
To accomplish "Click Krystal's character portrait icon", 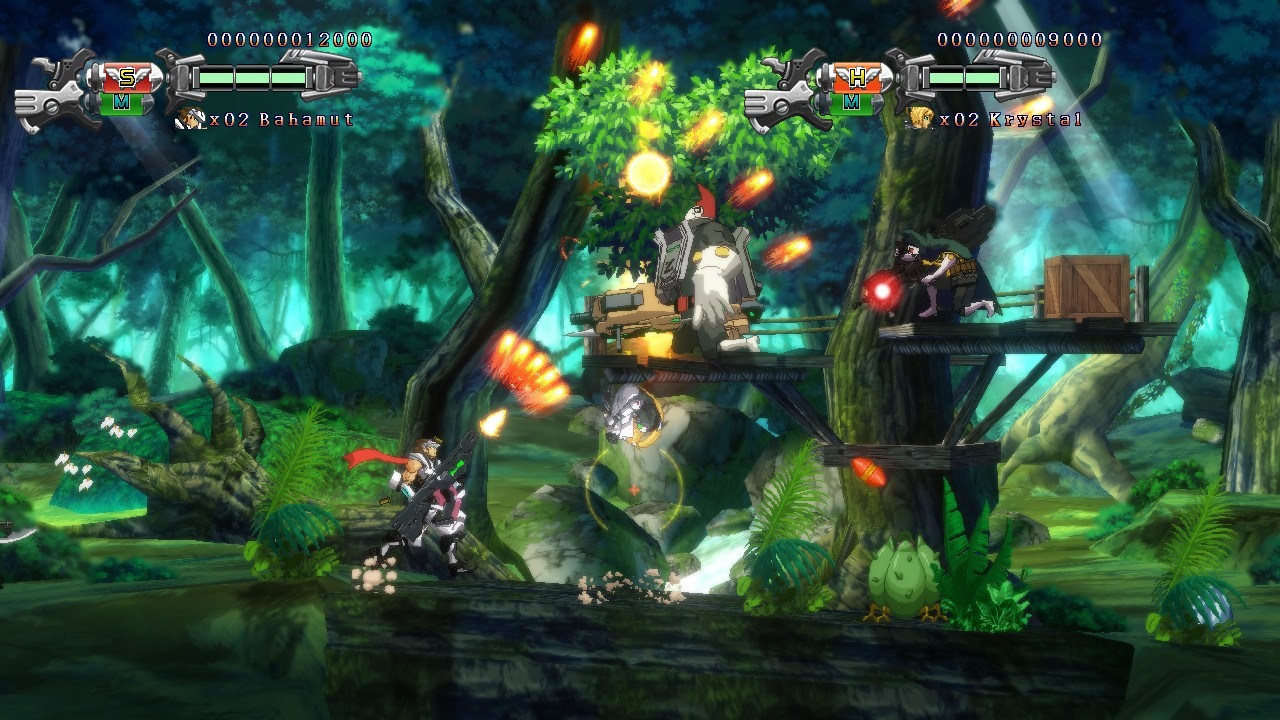I will [920, 119].
